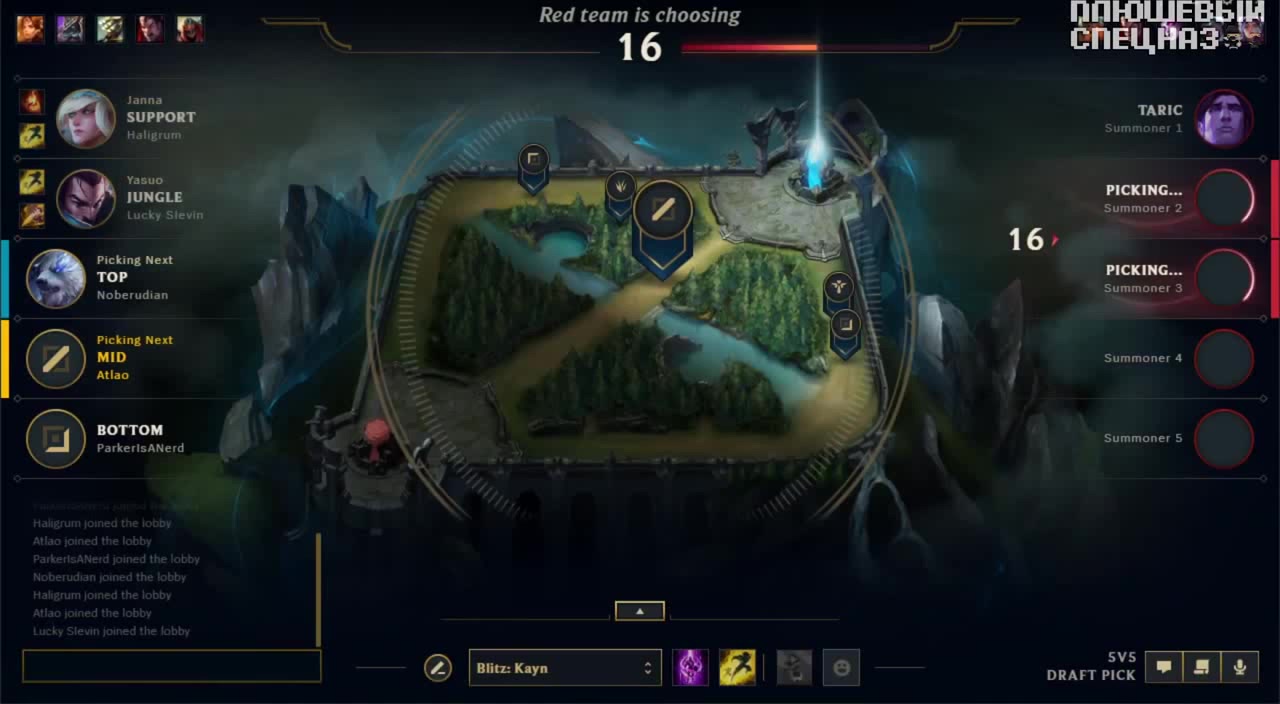Image resolution: width=1280 pixels, height=704 pixels.
Task: Toggle the microphone voice button
Action: point(1240,667)
